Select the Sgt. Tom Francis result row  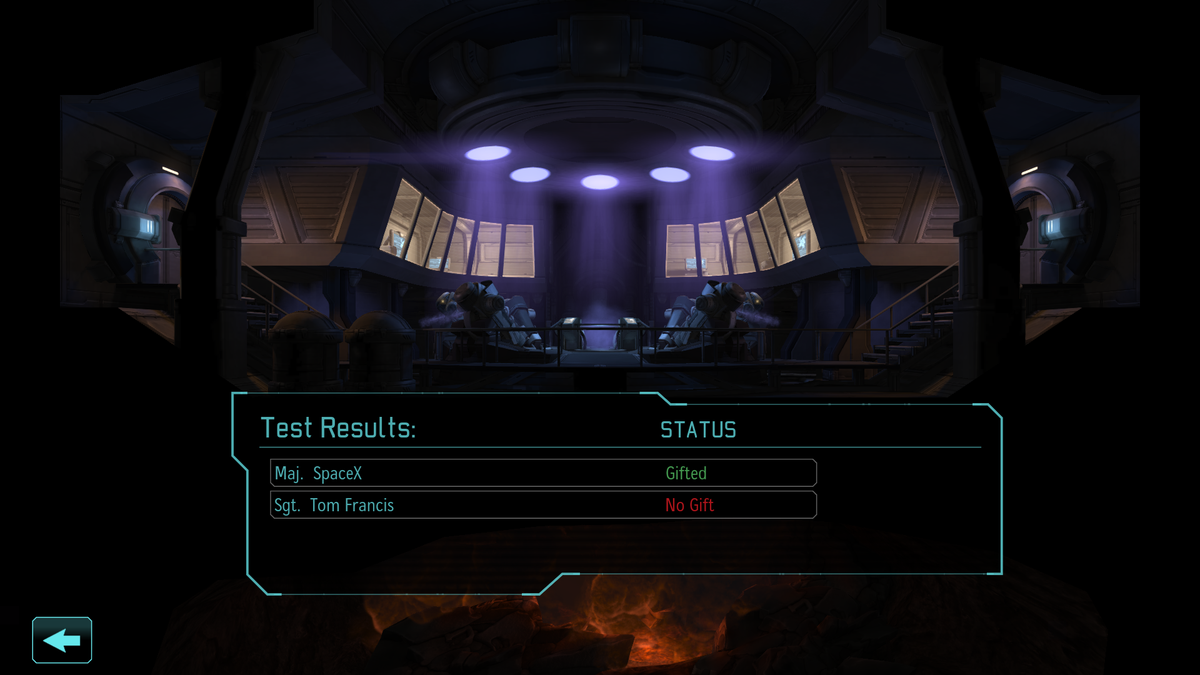tap(543, 505)
